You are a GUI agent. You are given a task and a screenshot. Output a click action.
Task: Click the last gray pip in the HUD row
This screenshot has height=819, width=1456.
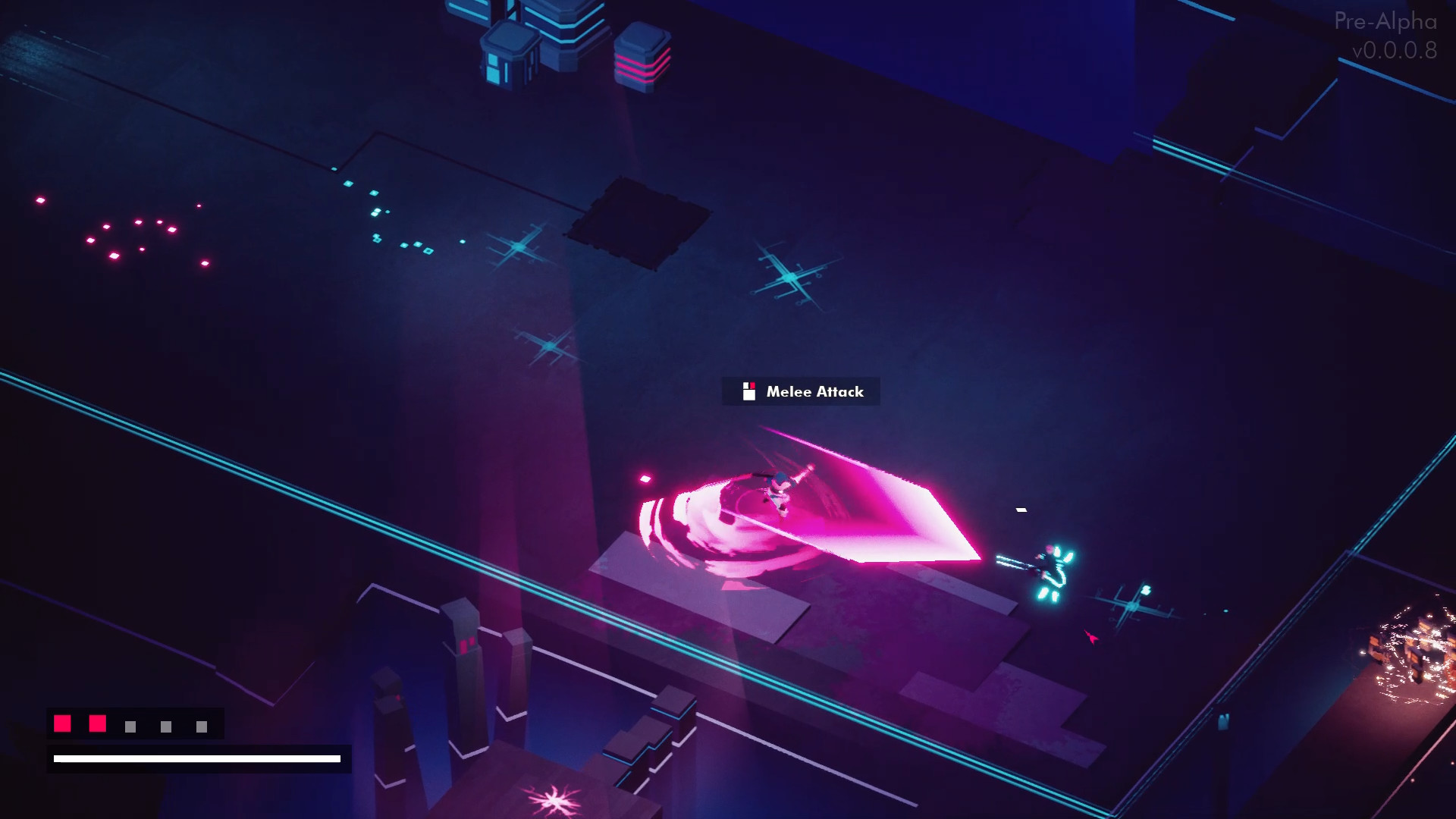200,725
